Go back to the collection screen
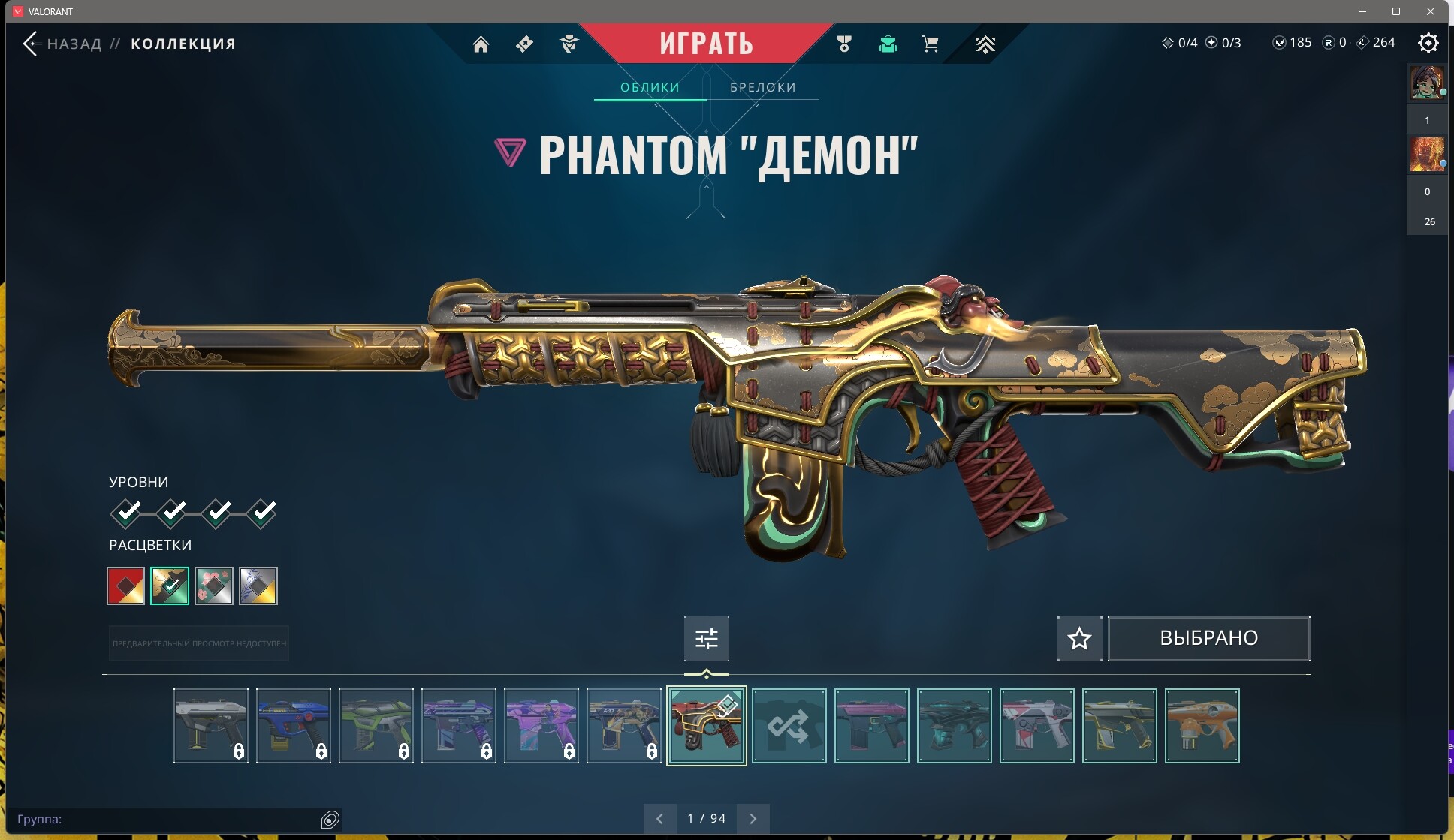Screen dimensions: 1454x840 click(32, 44)
